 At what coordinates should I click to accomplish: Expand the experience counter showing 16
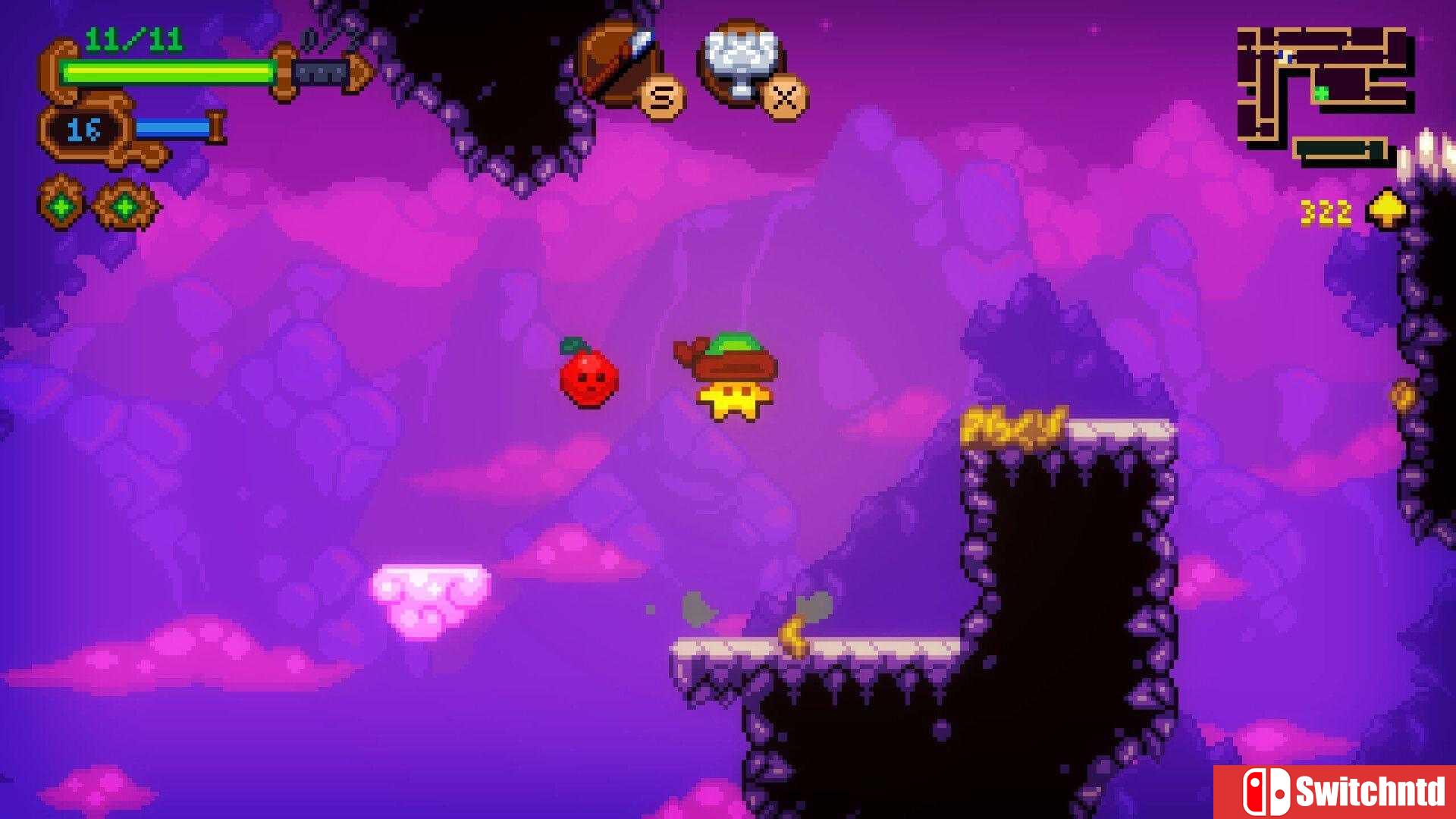84,129
